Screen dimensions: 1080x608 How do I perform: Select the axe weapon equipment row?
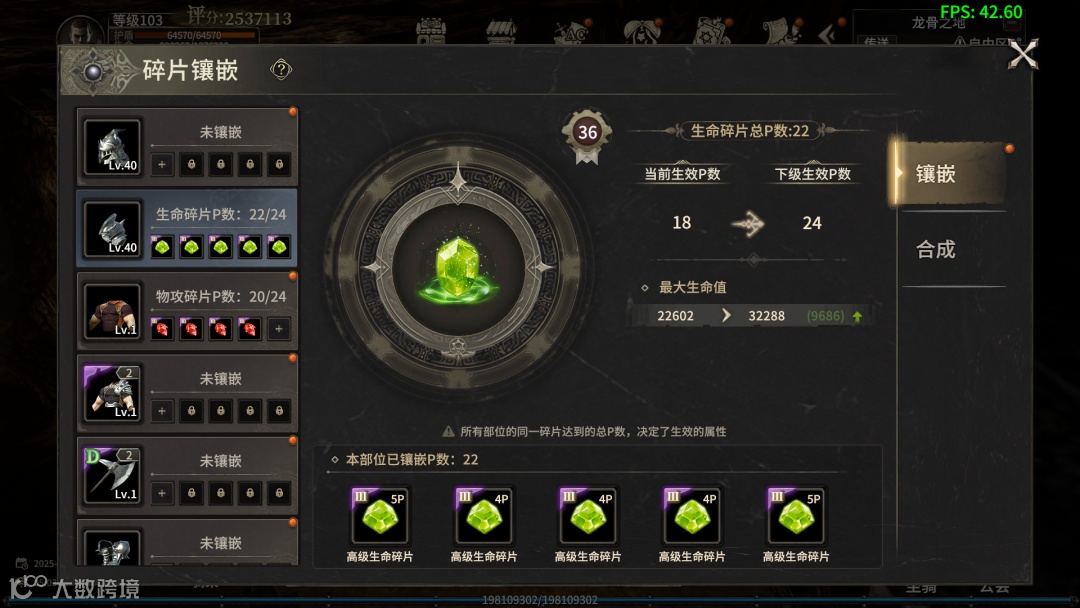coord(187,476)
